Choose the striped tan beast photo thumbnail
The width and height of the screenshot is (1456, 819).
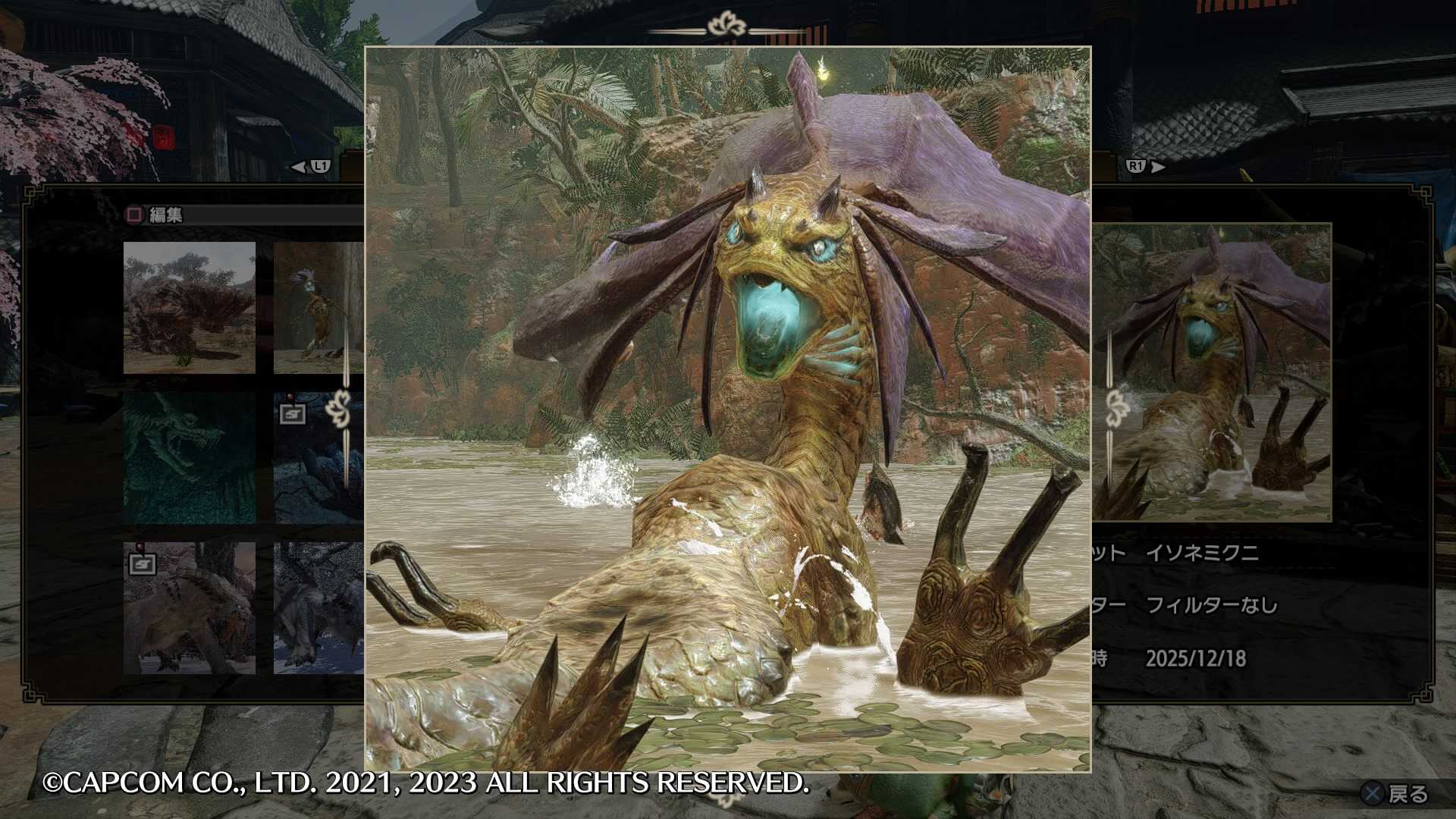tap(189, 607)
